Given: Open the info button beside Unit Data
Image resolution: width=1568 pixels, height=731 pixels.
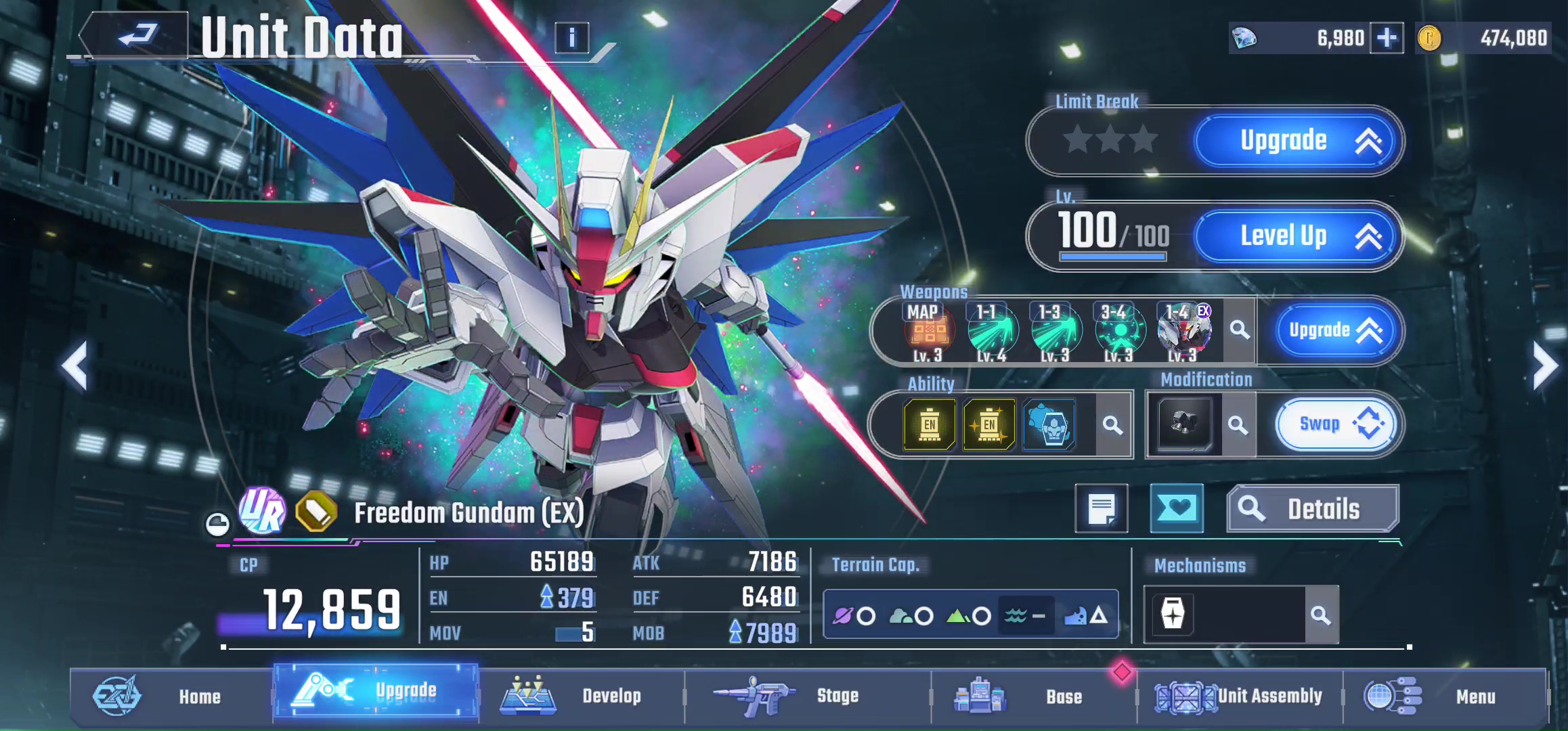Looking at the screenshot, I should click(571, 38).
